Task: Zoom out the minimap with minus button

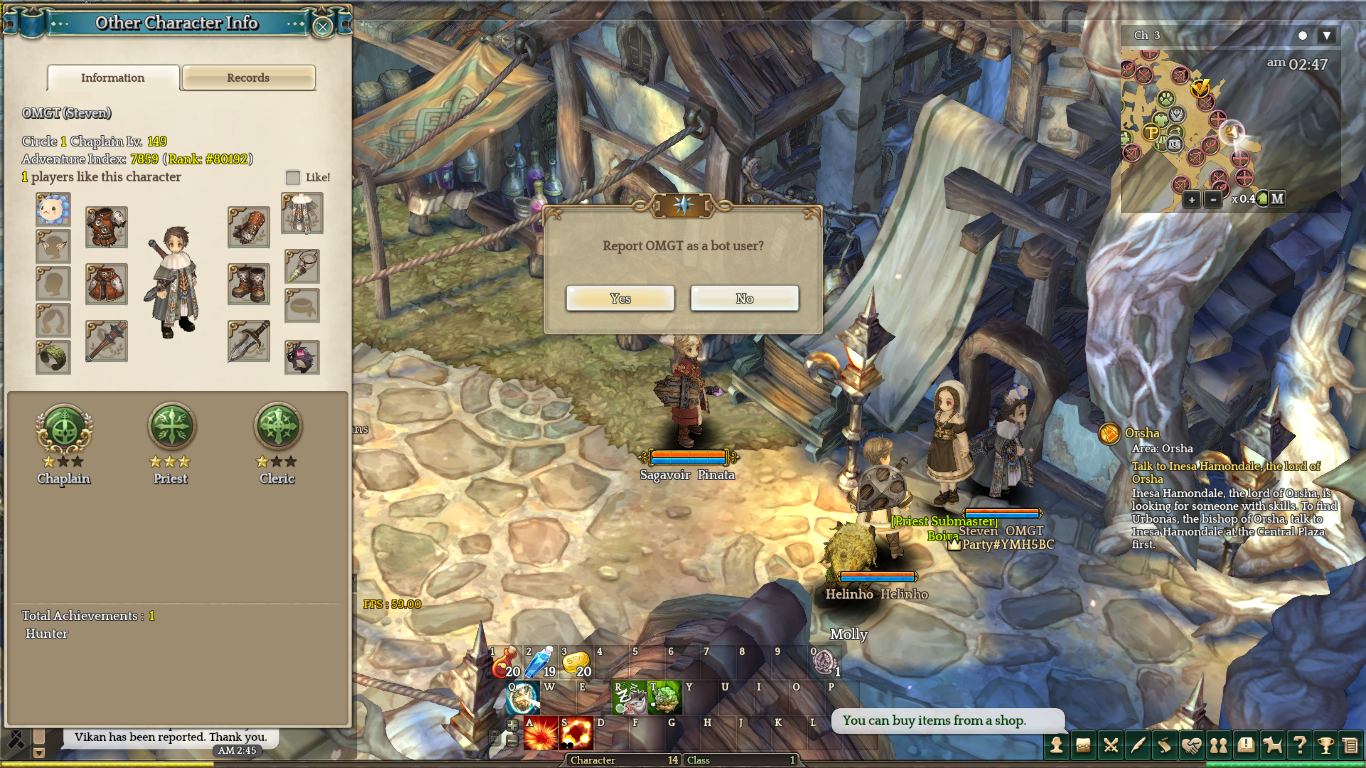Action: 1213,199
